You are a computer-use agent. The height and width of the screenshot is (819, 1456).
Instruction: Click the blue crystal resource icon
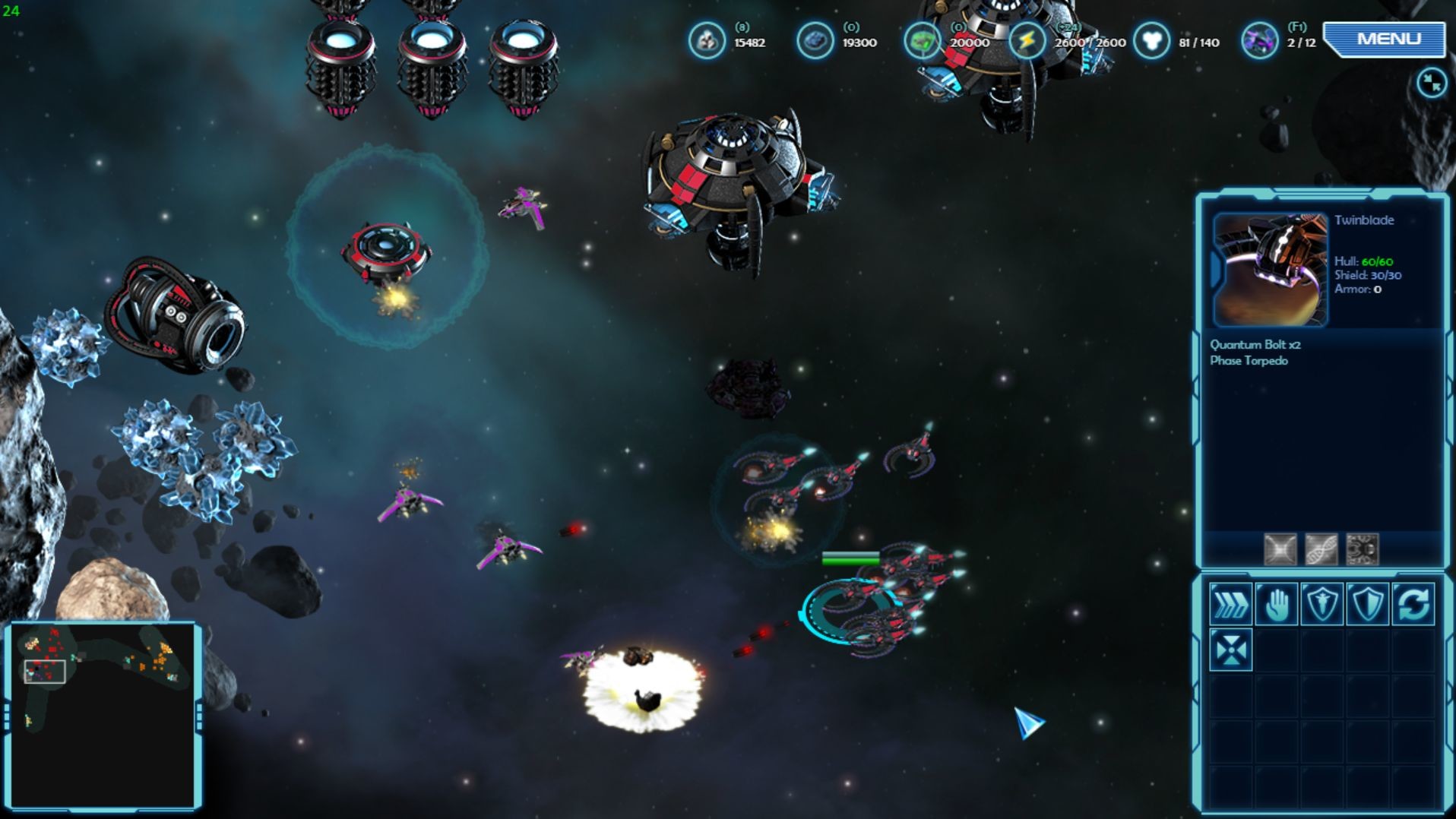pos(815,40)
